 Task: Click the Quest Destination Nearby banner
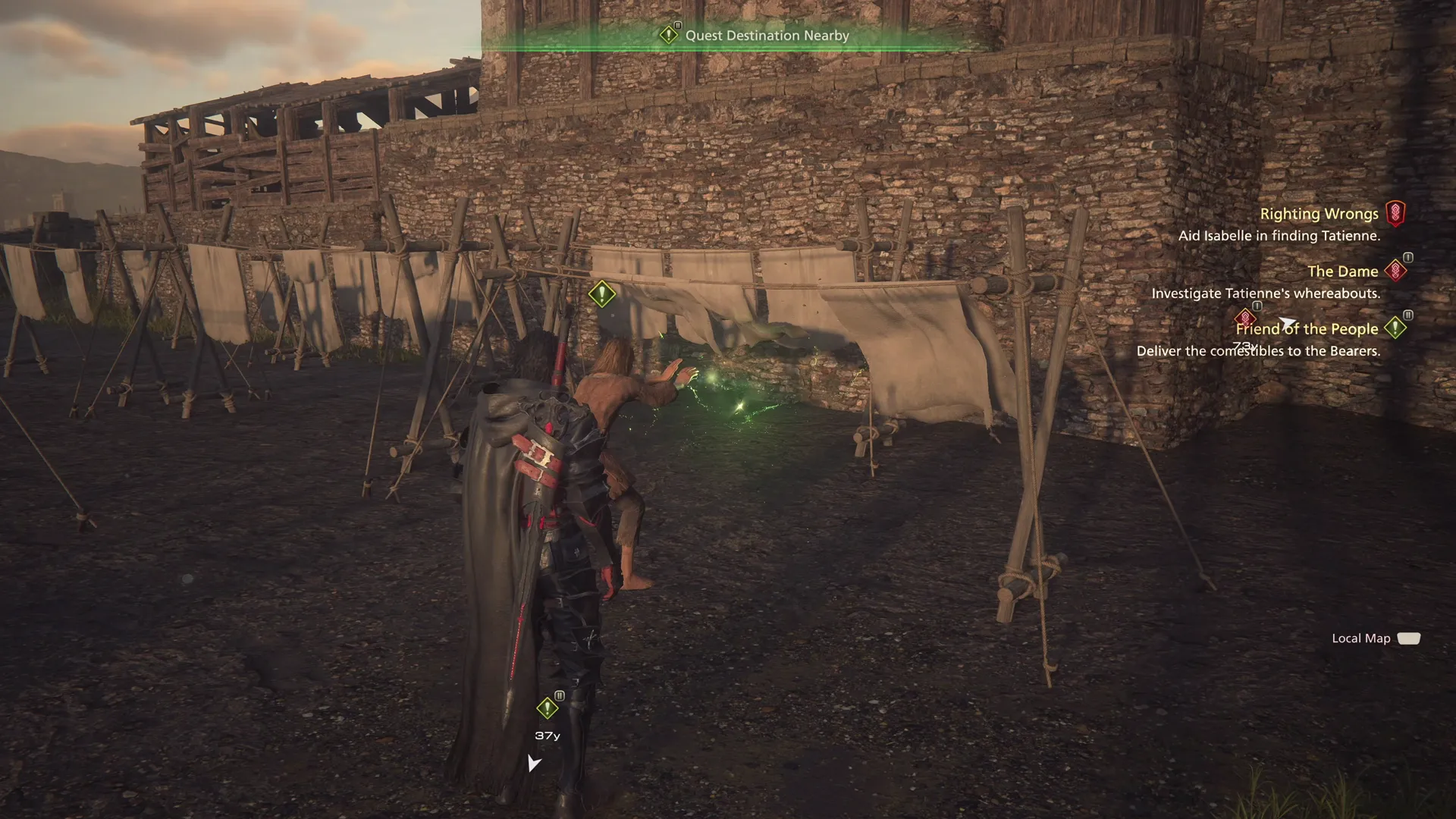[766, 35]
